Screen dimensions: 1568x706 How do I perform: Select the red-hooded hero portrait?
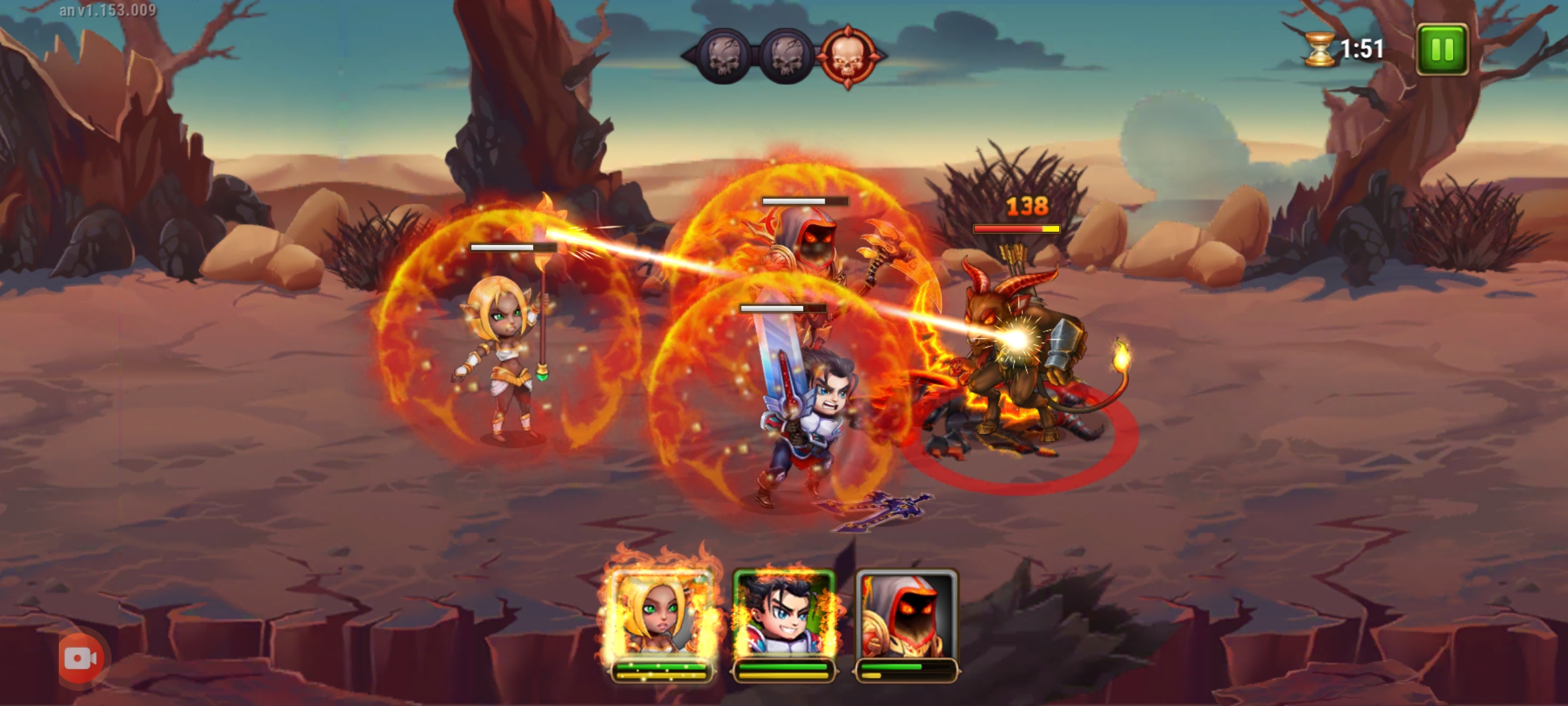point(906,615)
